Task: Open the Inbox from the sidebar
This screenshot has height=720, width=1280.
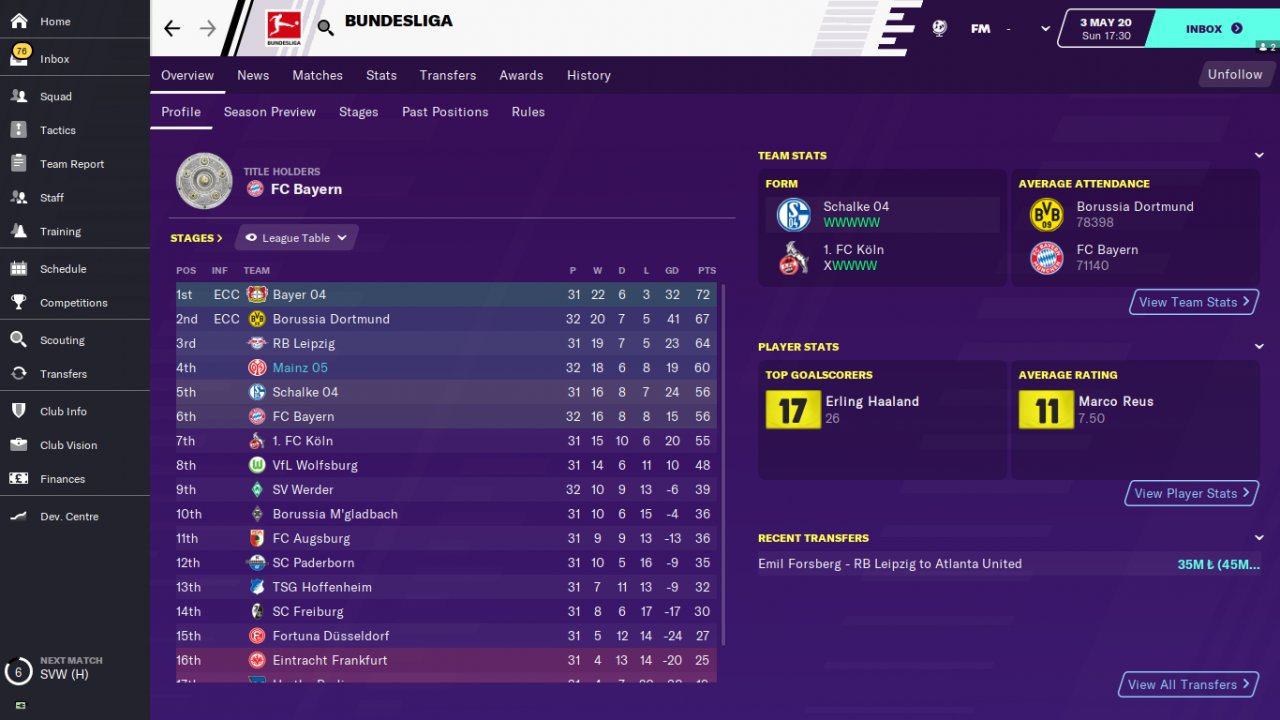Action: tap(54, 59)
